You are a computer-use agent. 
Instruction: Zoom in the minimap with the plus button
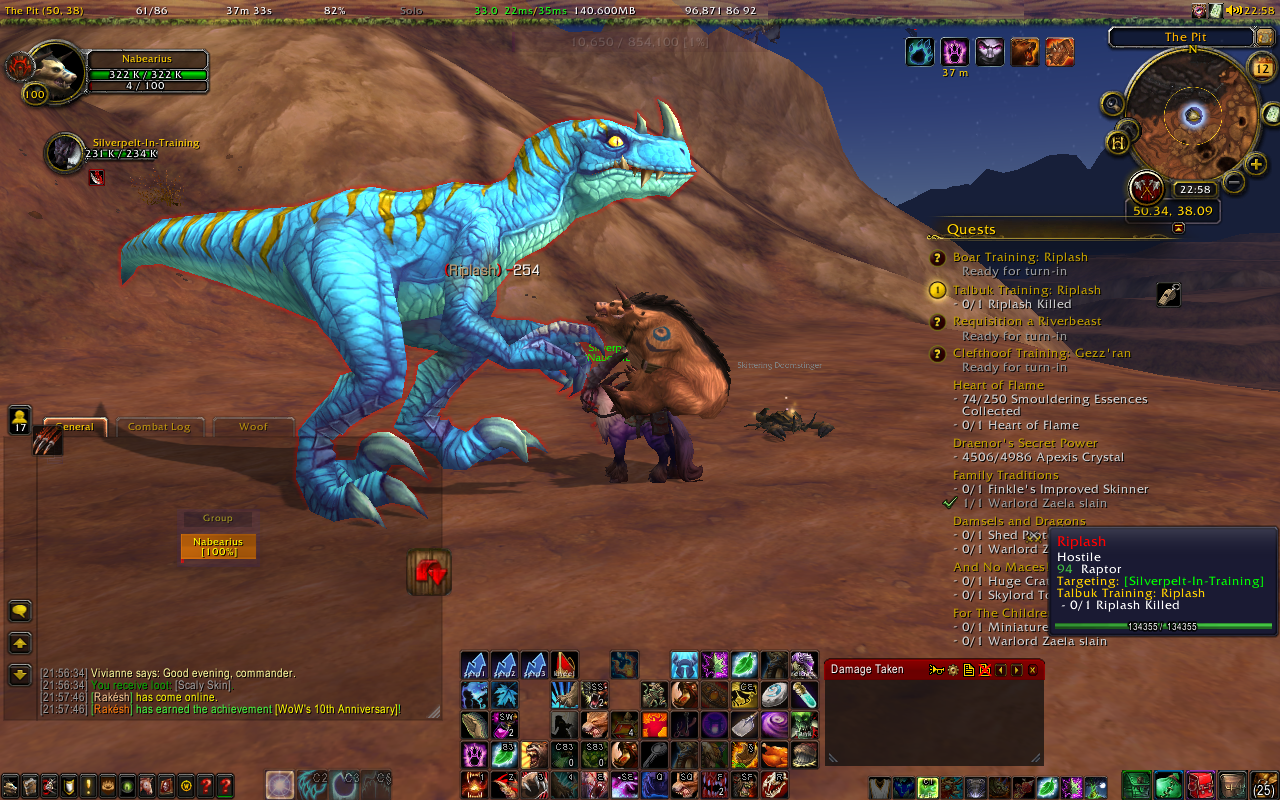tap(1256, 164)
